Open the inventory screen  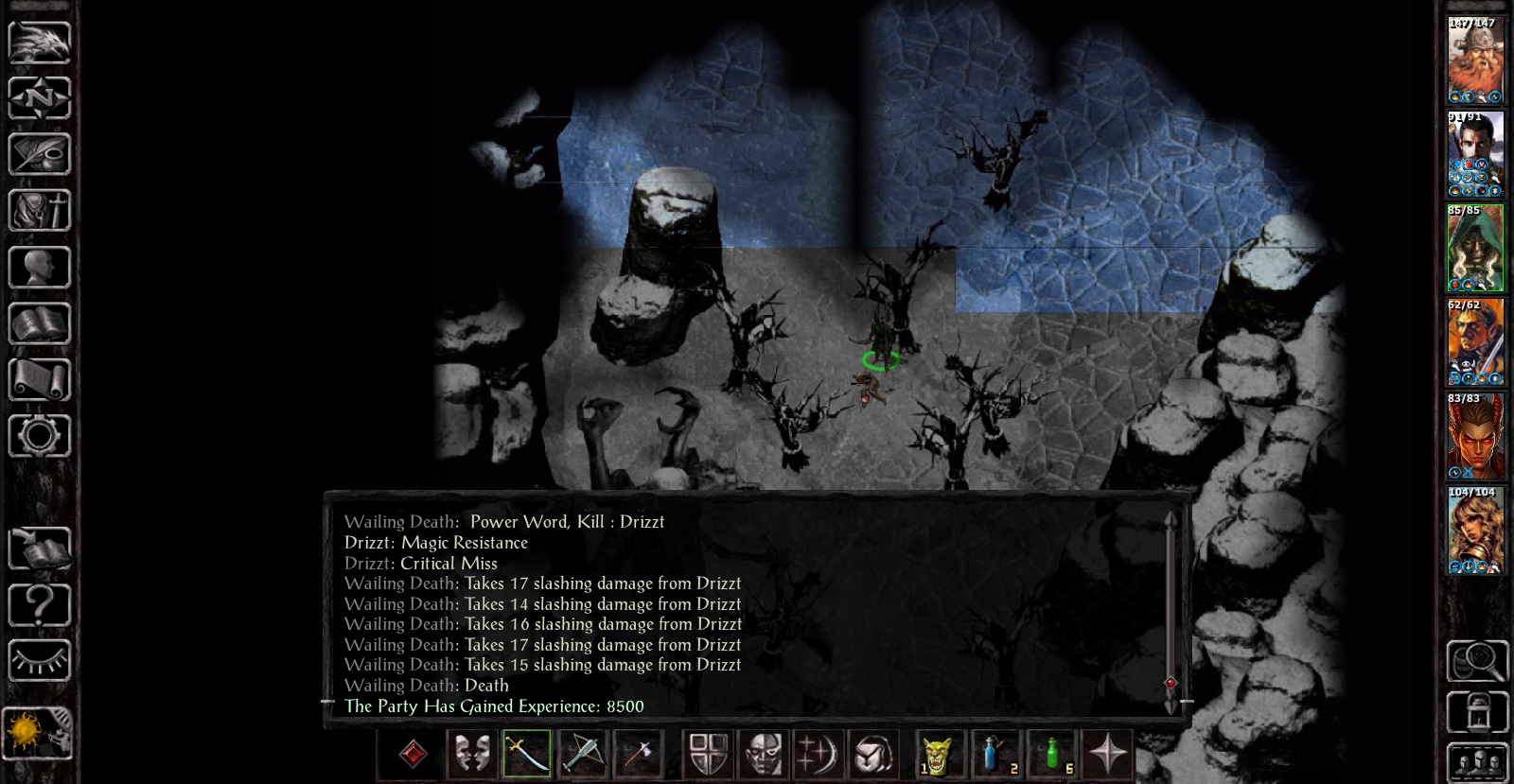pyautogui.click(x=39, y=210)
